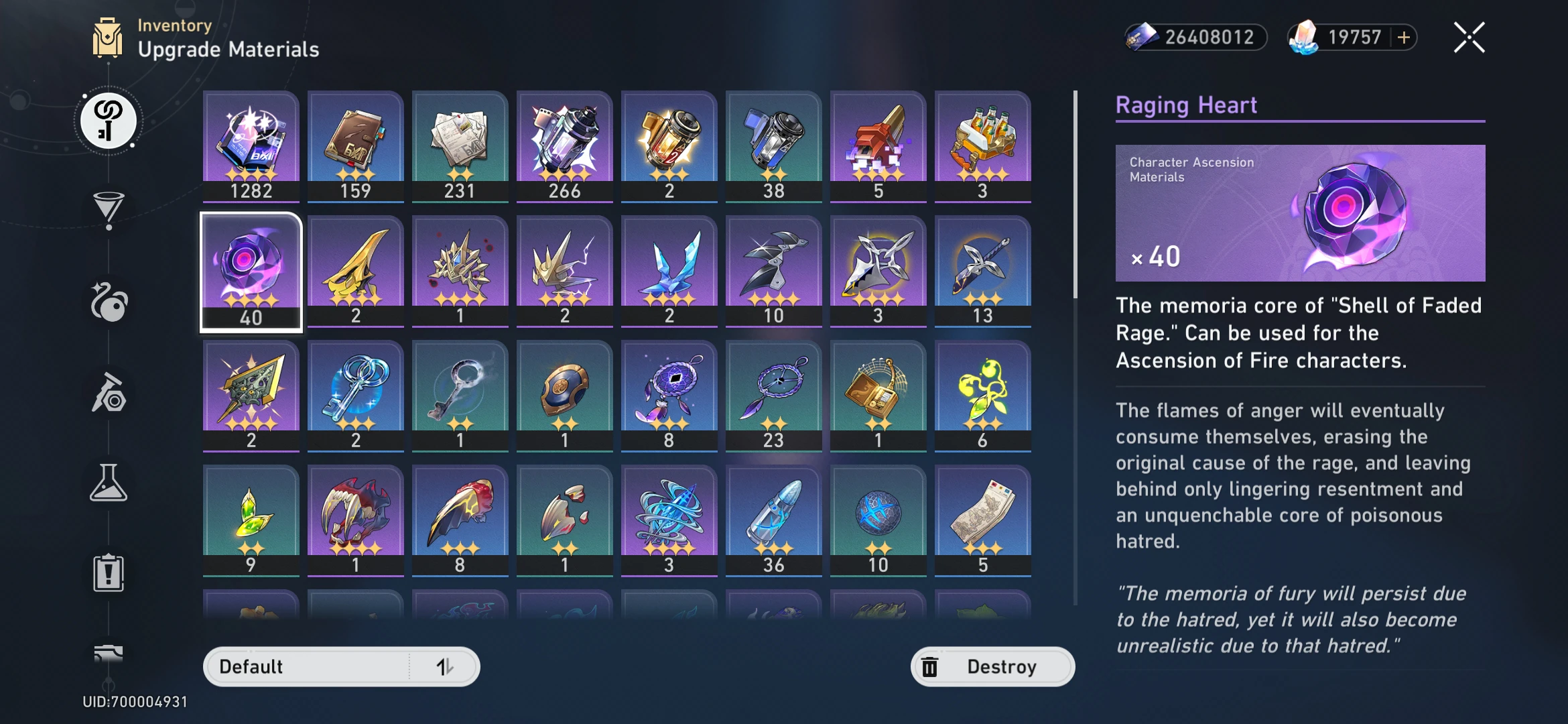This screenshot has width=1568, height=724.
Task: Select the paper notes item with 231
Action: click(460, 145)
